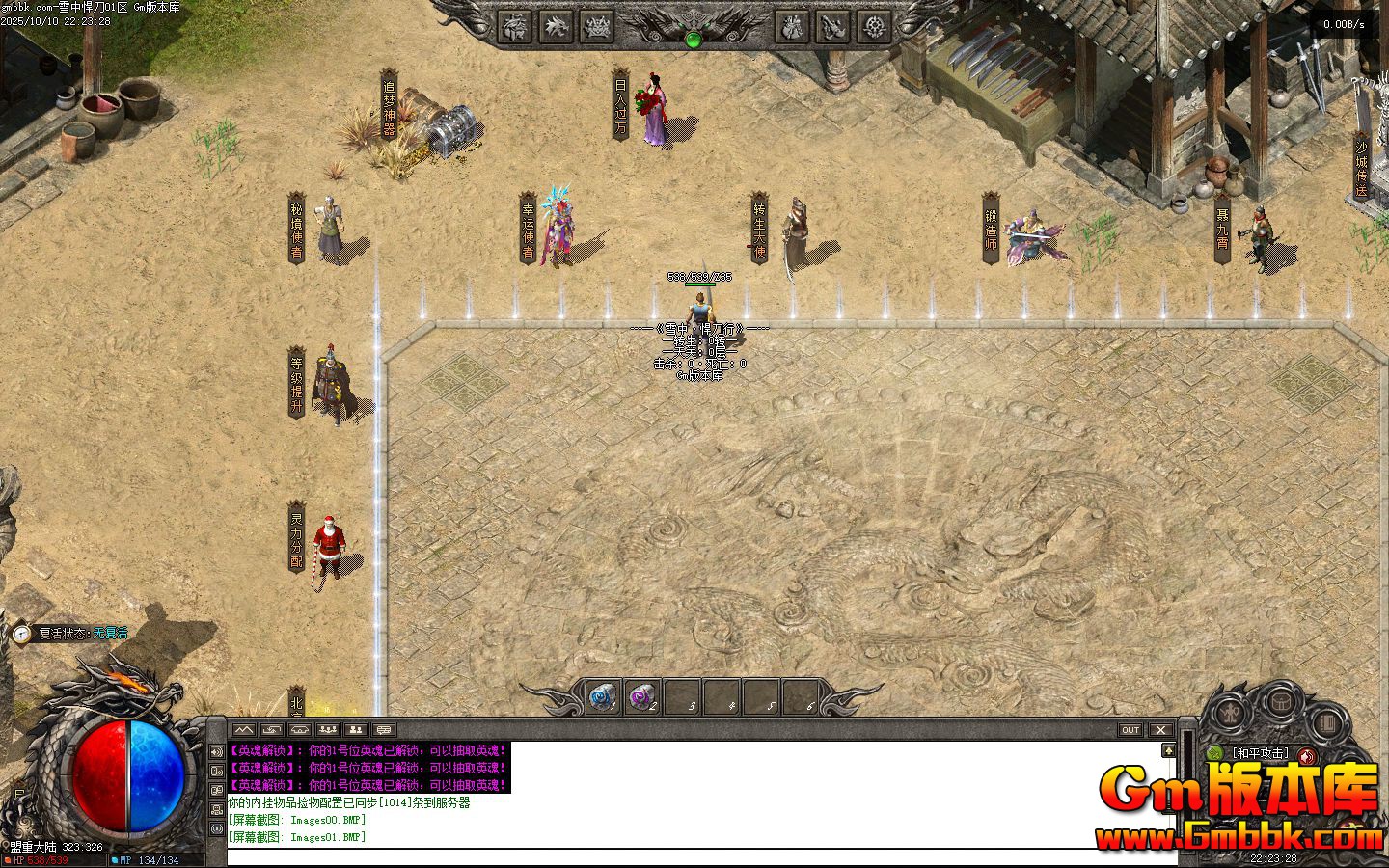Open the character equipment panel icon
Viewport: 1389px width, 868px height.
1230,715
